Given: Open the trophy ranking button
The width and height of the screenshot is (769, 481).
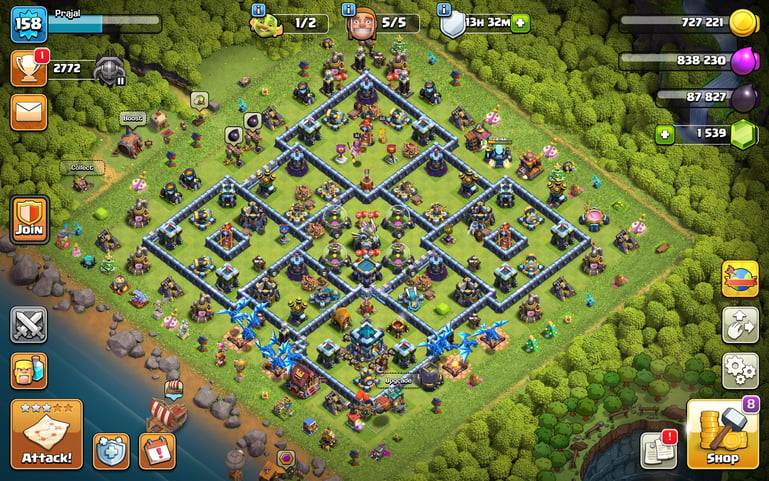Looking at the screenshot, I should point(28,68).
